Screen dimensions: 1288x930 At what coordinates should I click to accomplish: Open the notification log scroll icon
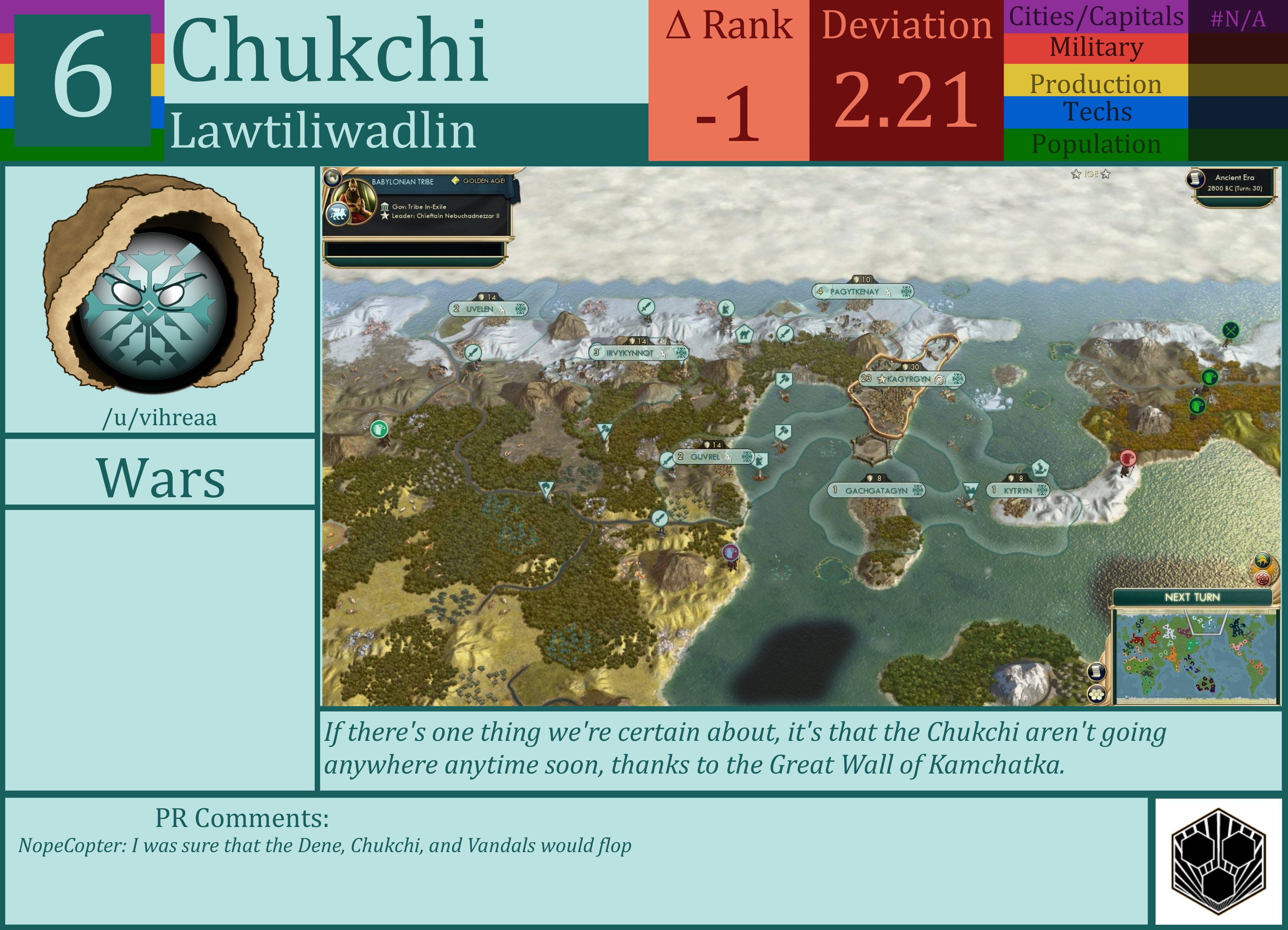click(x=1097, y=672)
